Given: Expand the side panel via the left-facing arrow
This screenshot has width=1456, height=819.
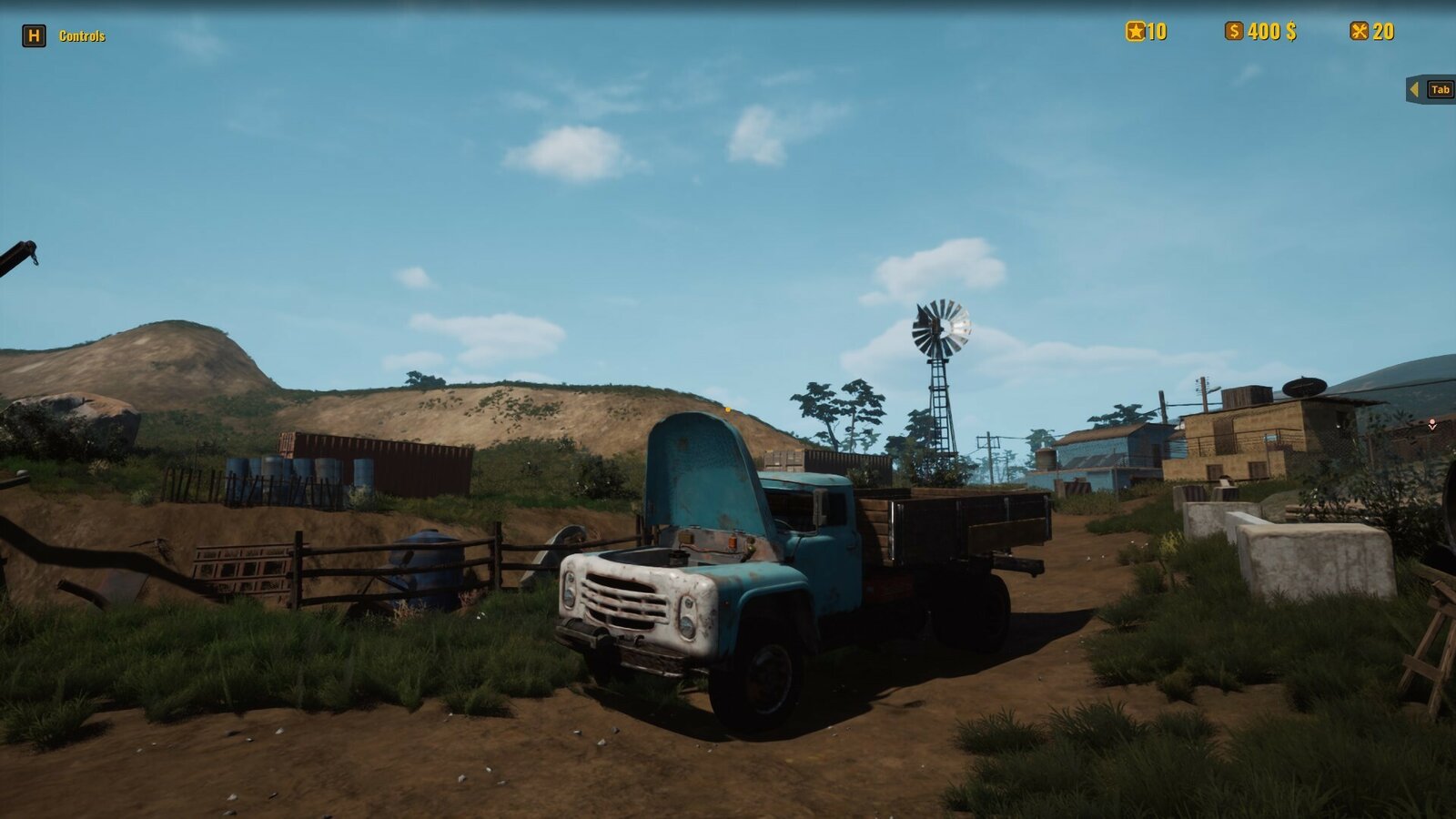Looking at the screenshot, I should (1413, 90).
